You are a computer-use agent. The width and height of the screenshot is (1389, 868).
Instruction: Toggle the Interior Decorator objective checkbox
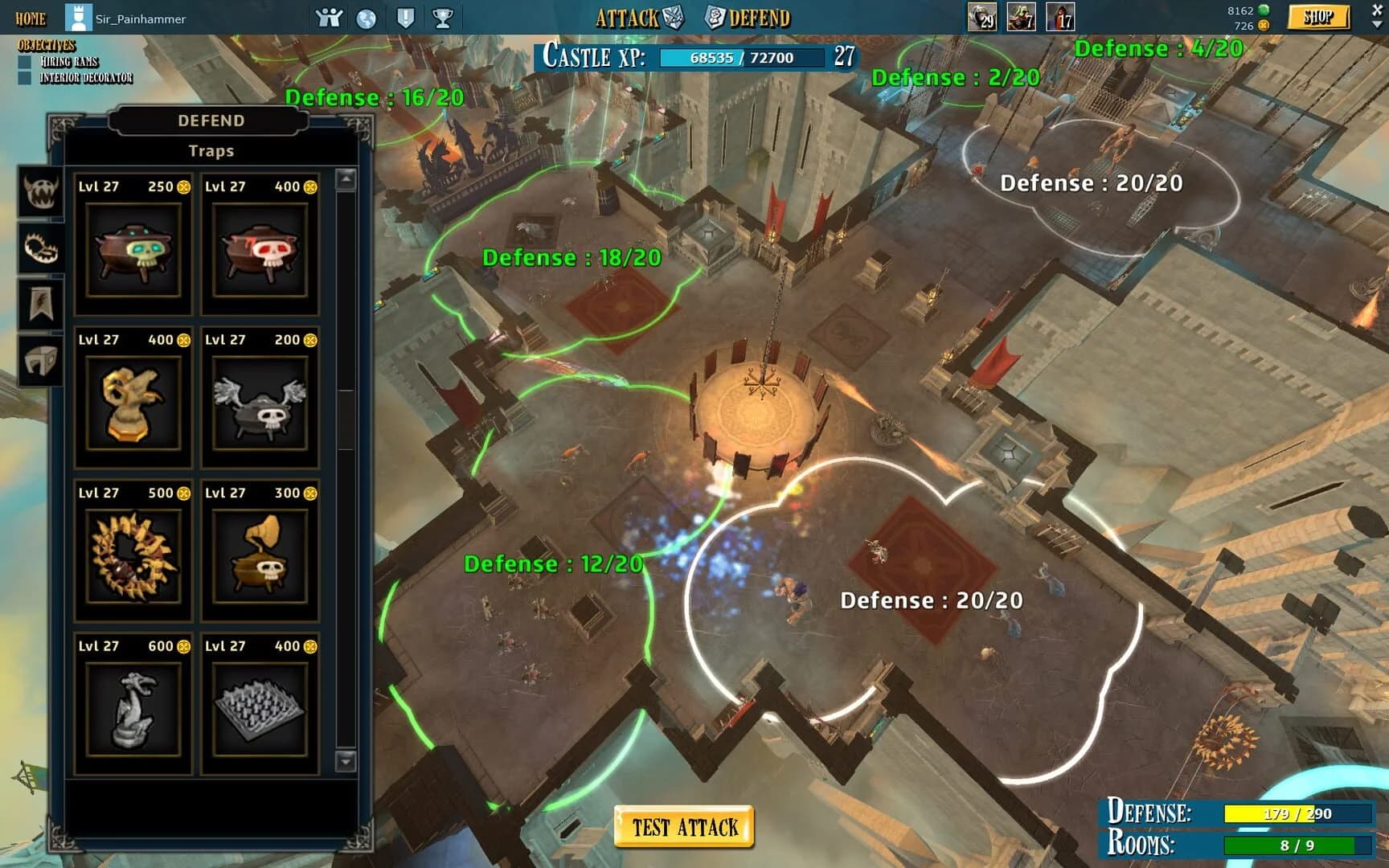[x=25, y=76]
